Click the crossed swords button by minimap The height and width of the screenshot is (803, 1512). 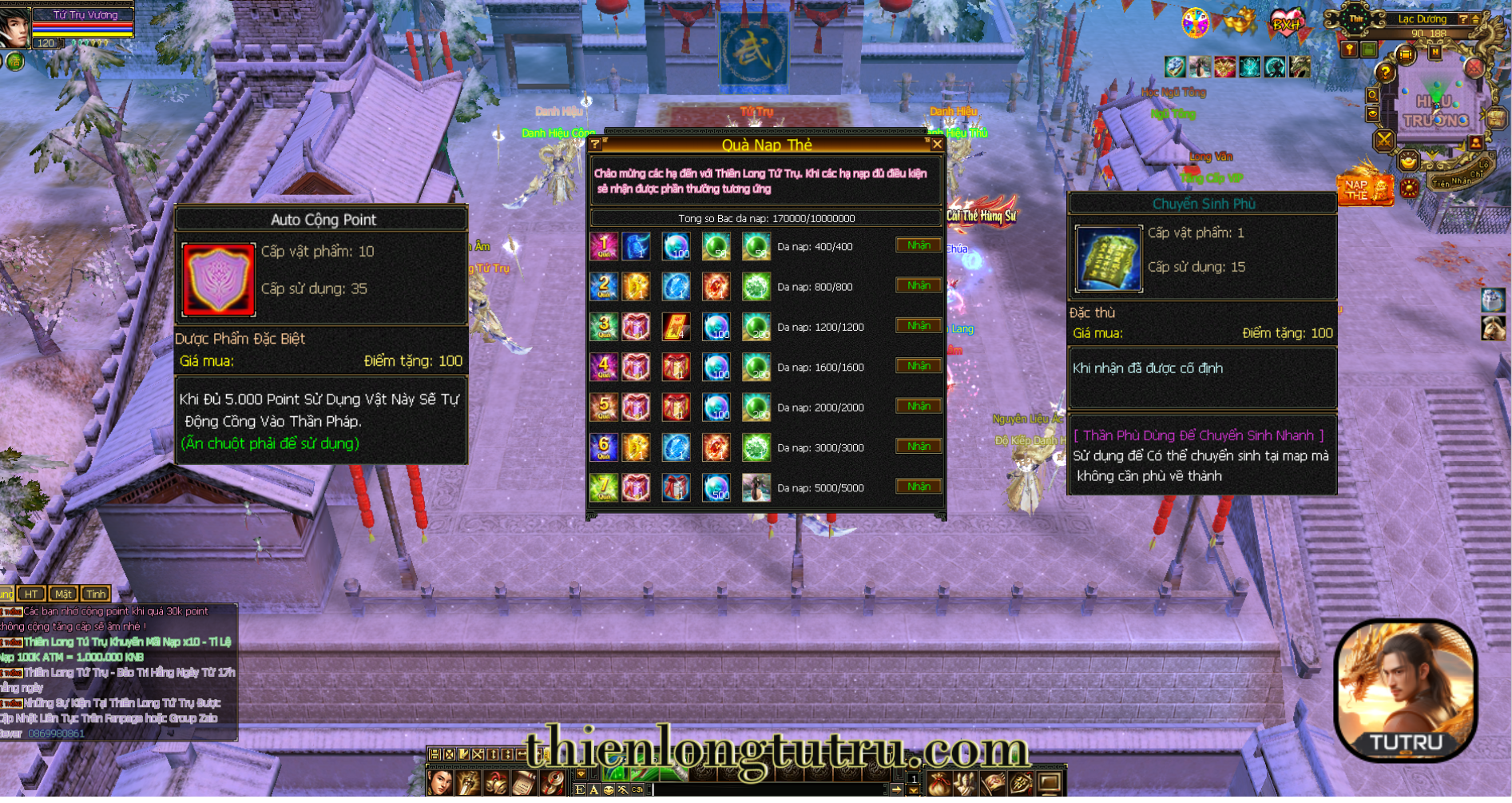1383,141
